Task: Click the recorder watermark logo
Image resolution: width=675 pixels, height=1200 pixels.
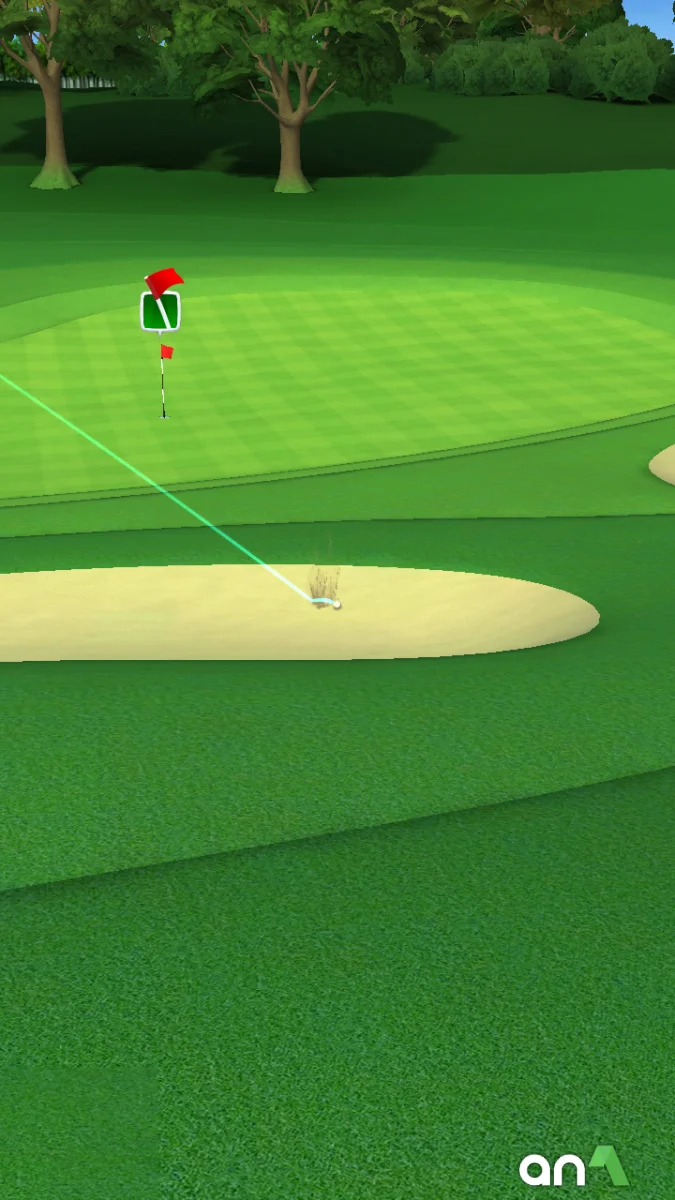Action: pyautogui.click(x=573, y=1166)
